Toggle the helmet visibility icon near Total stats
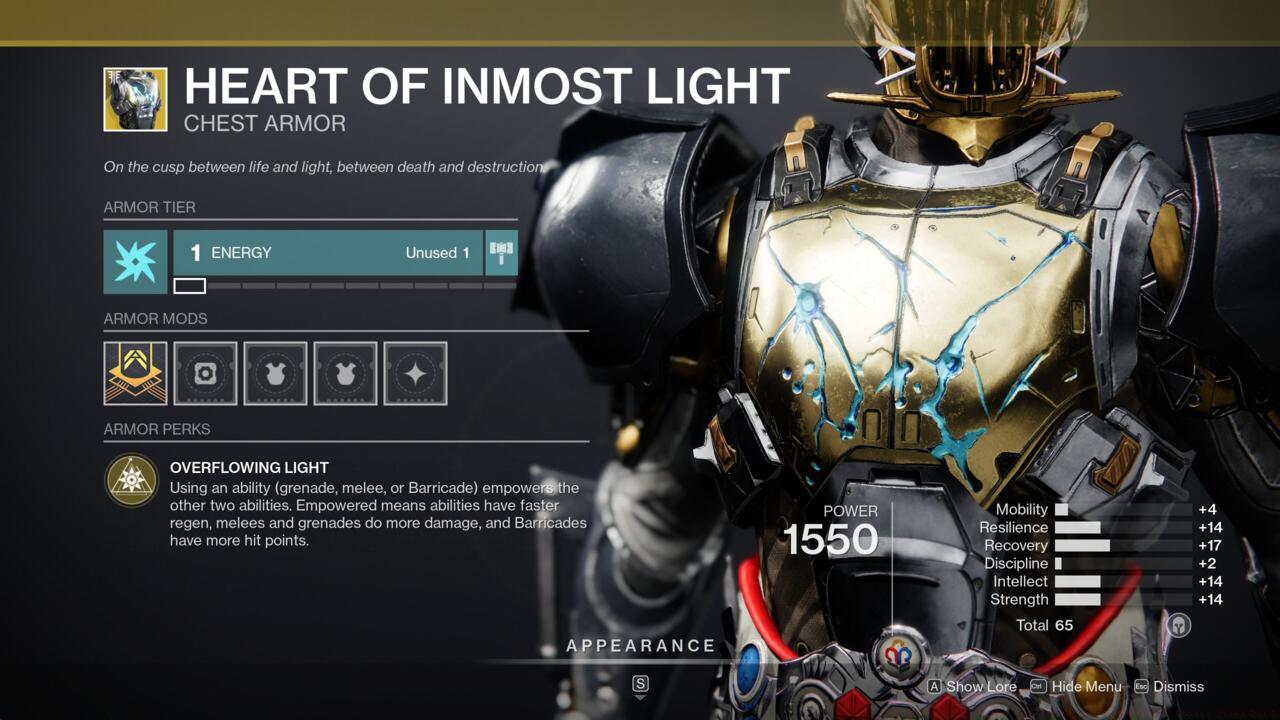 tap(1178, 625)
